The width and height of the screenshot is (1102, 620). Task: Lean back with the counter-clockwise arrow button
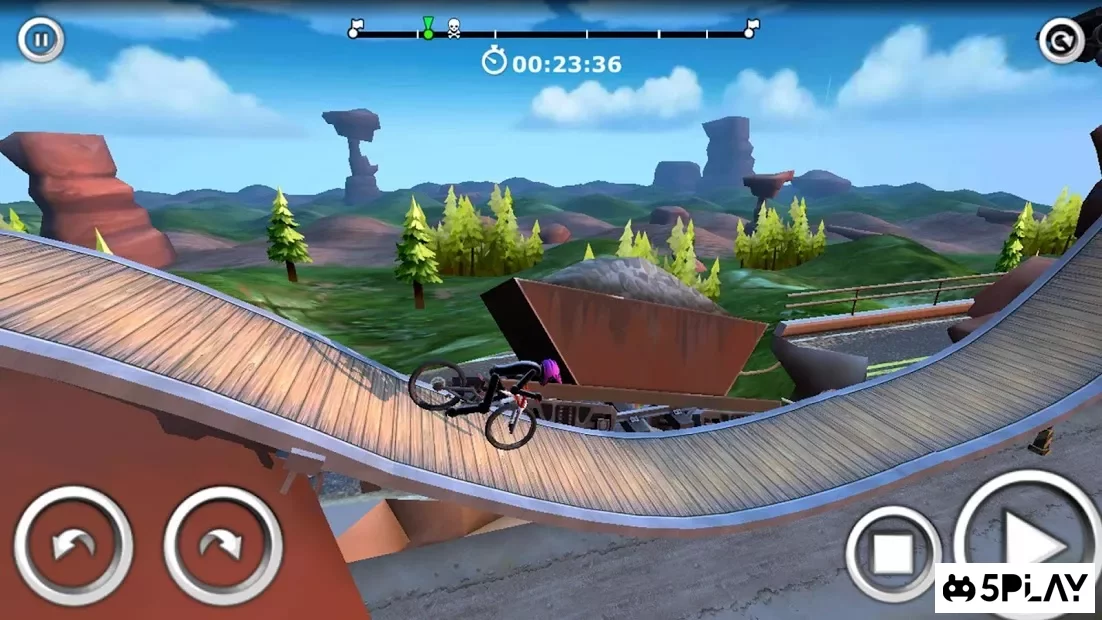[73, 545]
